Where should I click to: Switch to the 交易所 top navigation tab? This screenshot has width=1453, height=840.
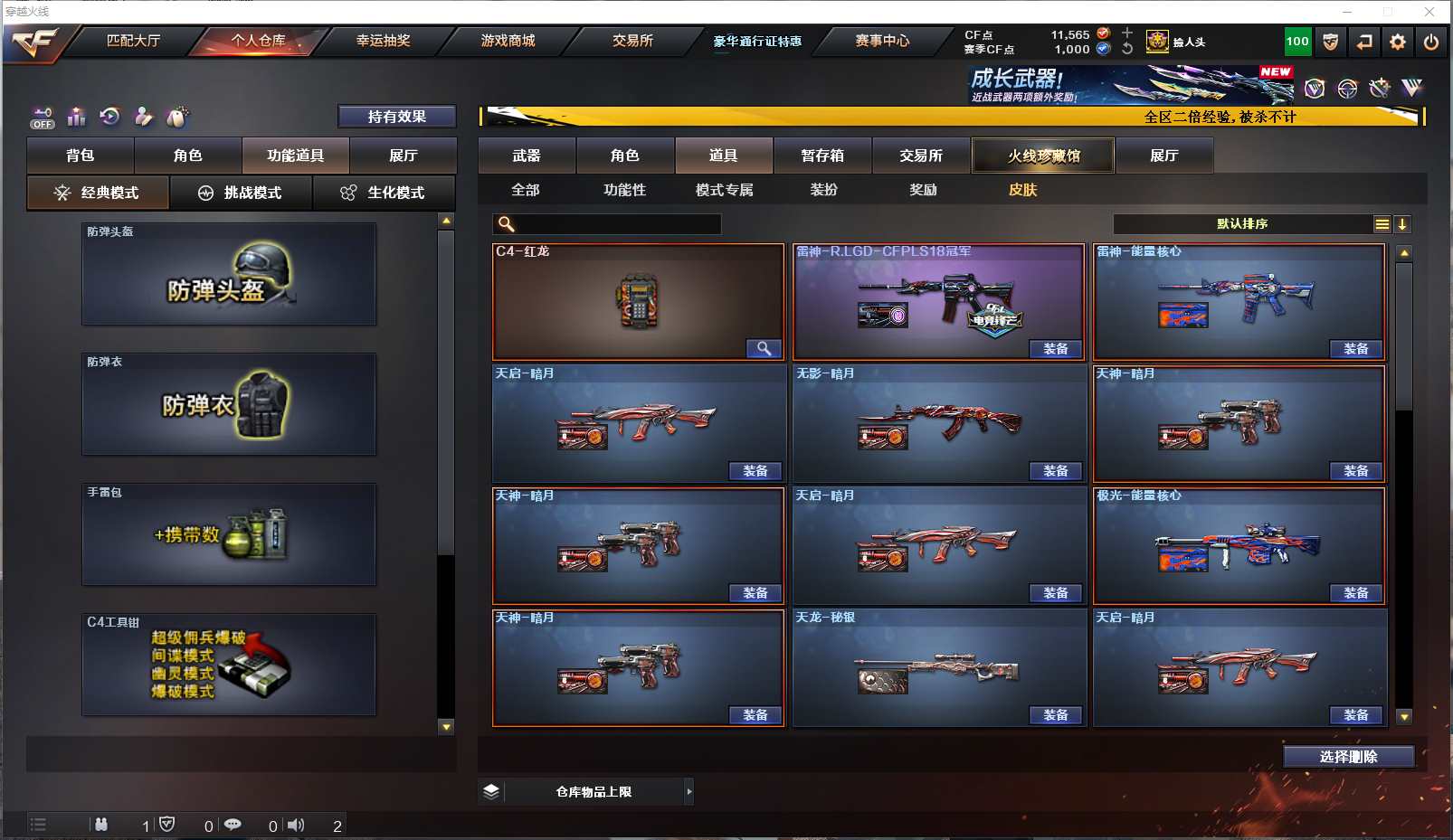[x=632, y=41]
